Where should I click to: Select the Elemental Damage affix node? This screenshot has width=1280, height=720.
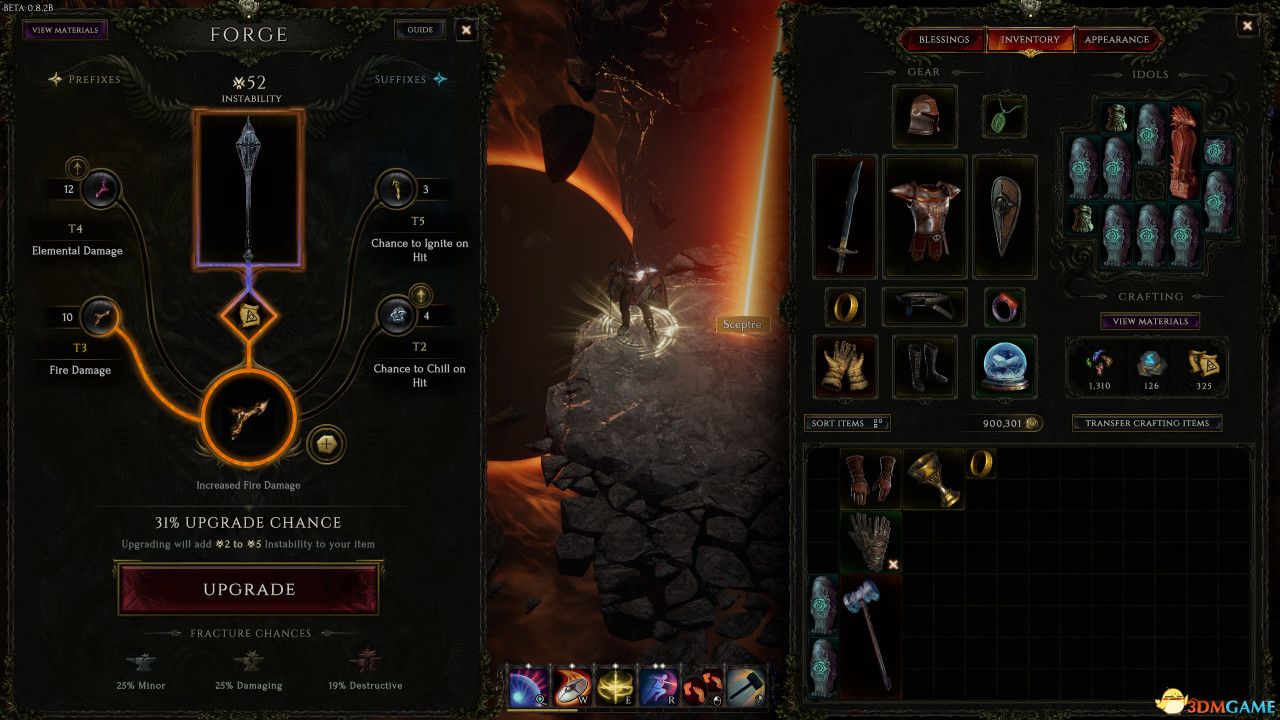100,189
